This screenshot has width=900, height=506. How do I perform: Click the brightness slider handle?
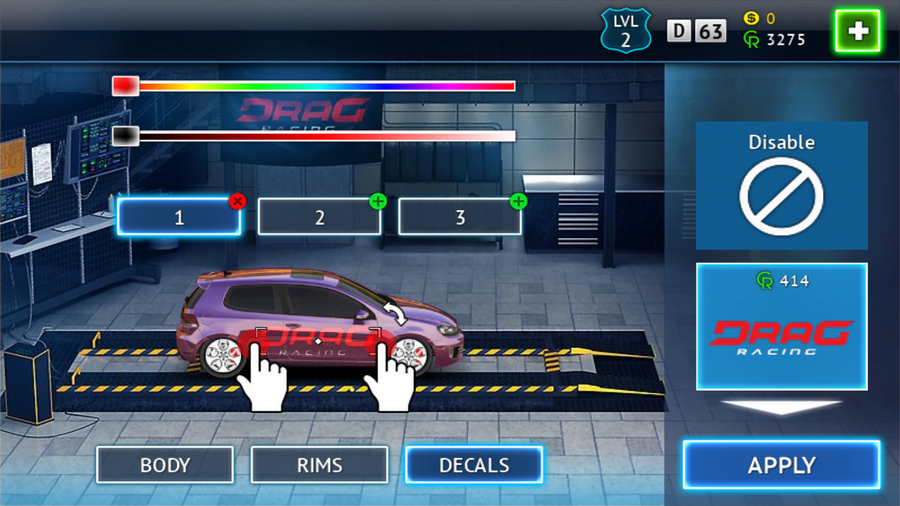(125, 136)
